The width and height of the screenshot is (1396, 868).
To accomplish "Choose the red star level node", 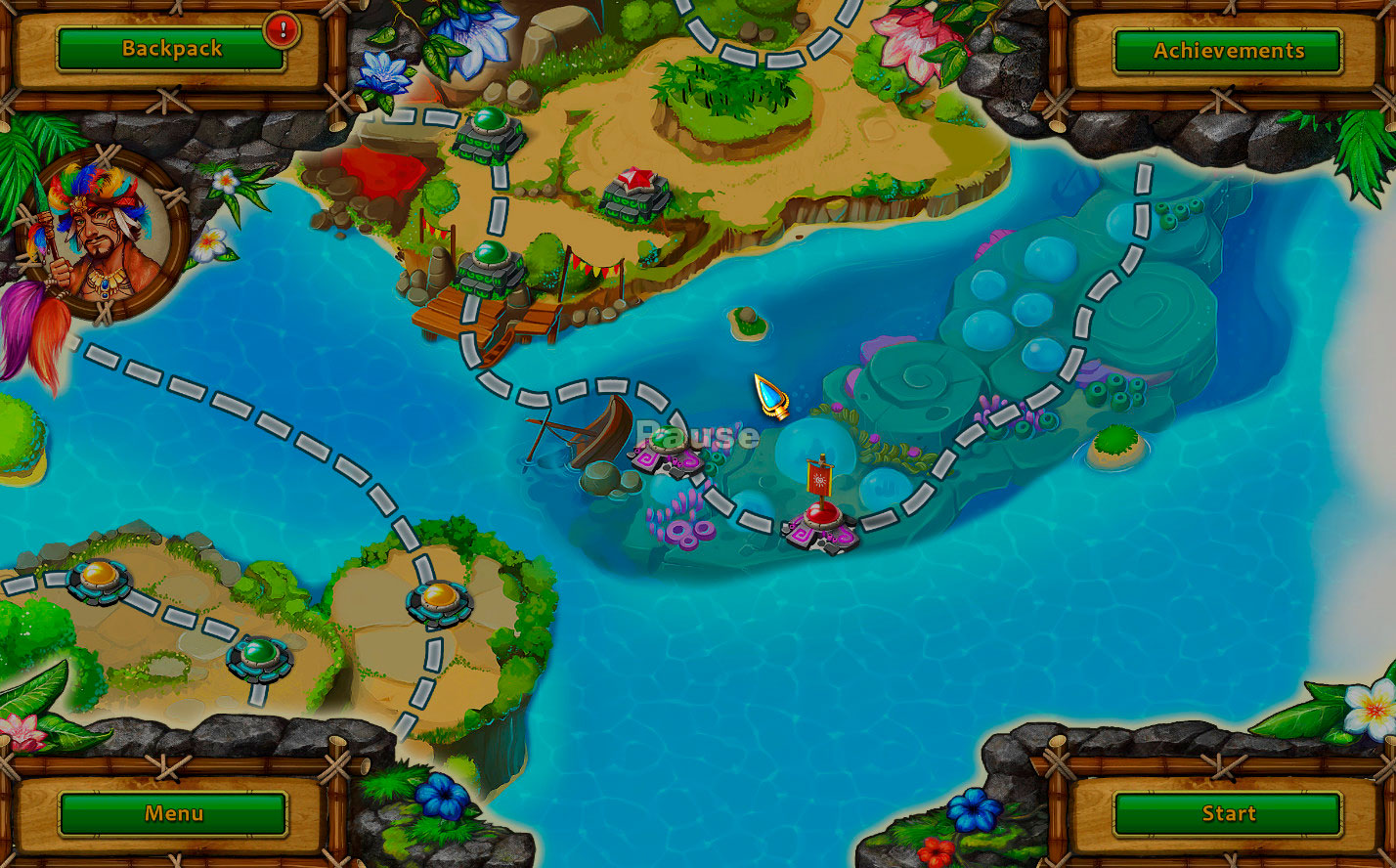I will (x=635, y=193).
